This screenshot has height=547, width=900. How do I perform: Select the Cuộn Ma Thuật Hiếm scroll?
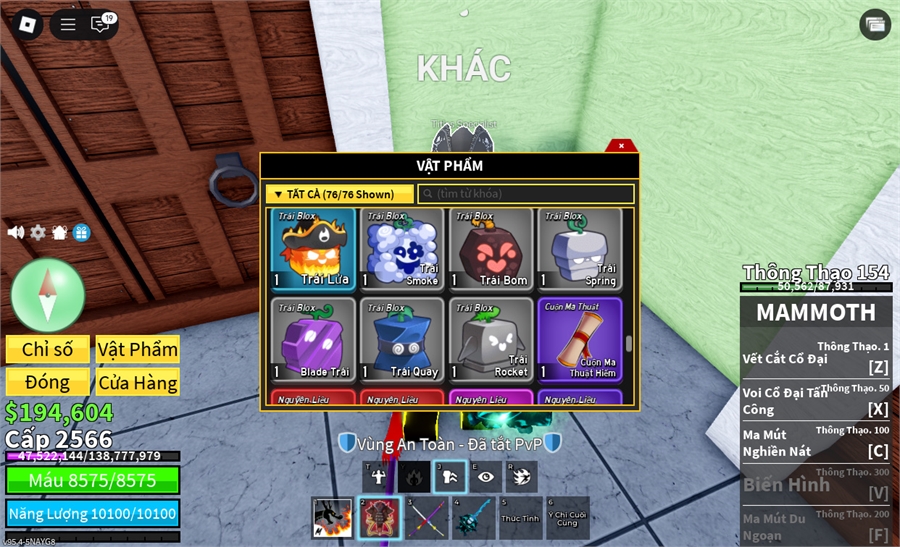pos(579,339)
